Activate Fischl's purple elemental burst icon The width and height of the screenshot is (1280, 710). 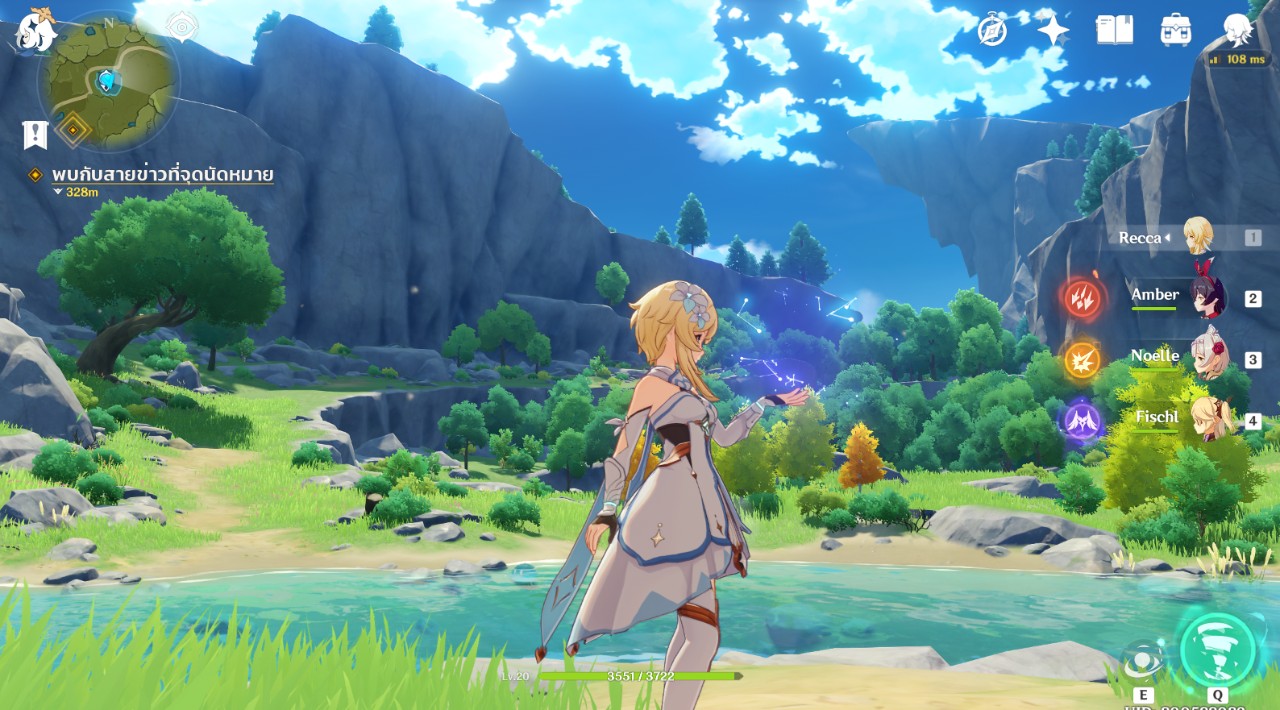(1082, 421)
